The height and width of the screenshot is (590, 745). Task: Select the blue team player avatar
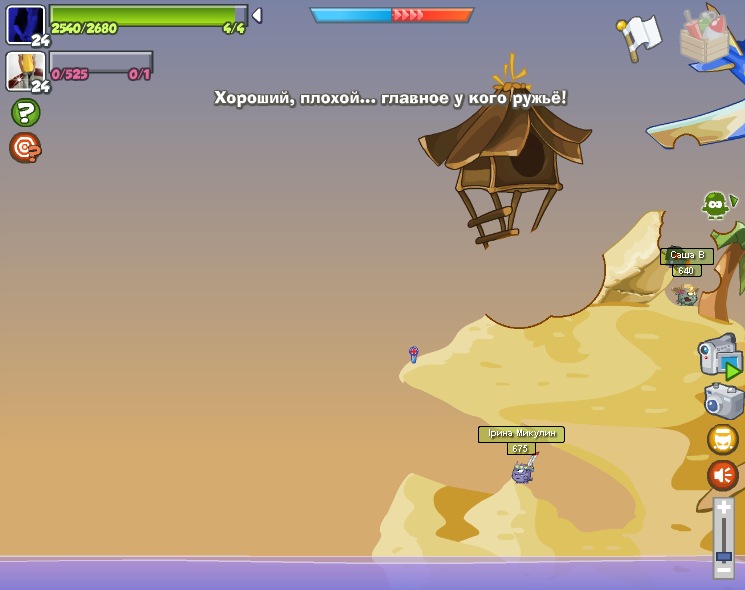tap(25, 24)
